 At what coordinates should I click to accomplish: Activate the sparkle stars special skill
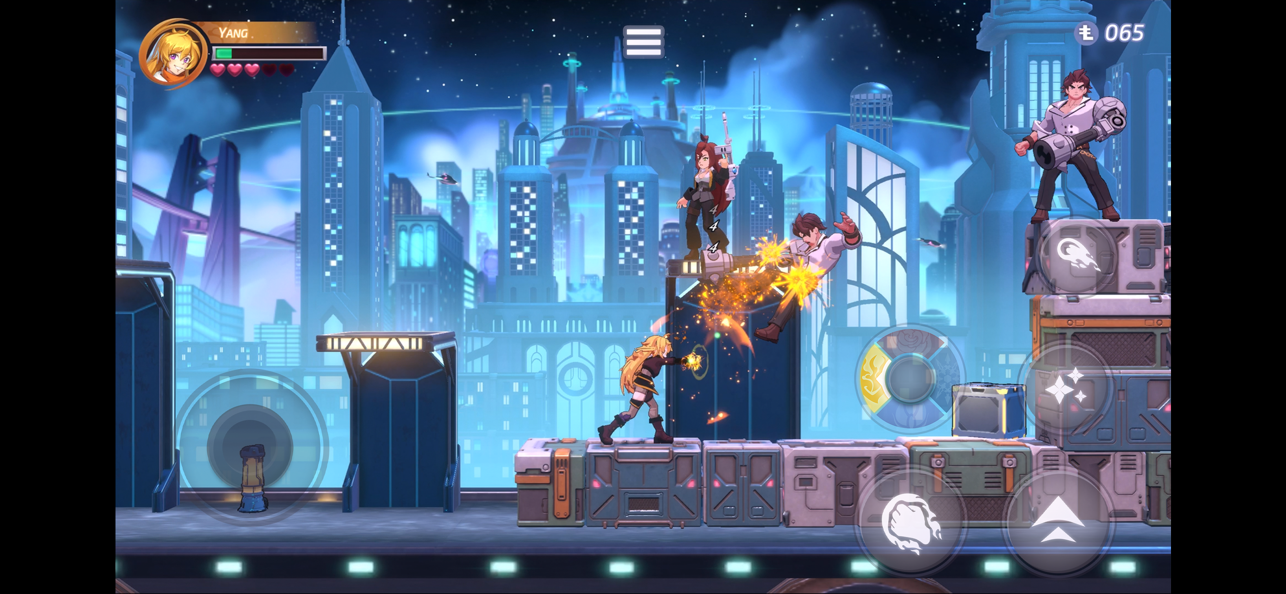point(1064,387)
